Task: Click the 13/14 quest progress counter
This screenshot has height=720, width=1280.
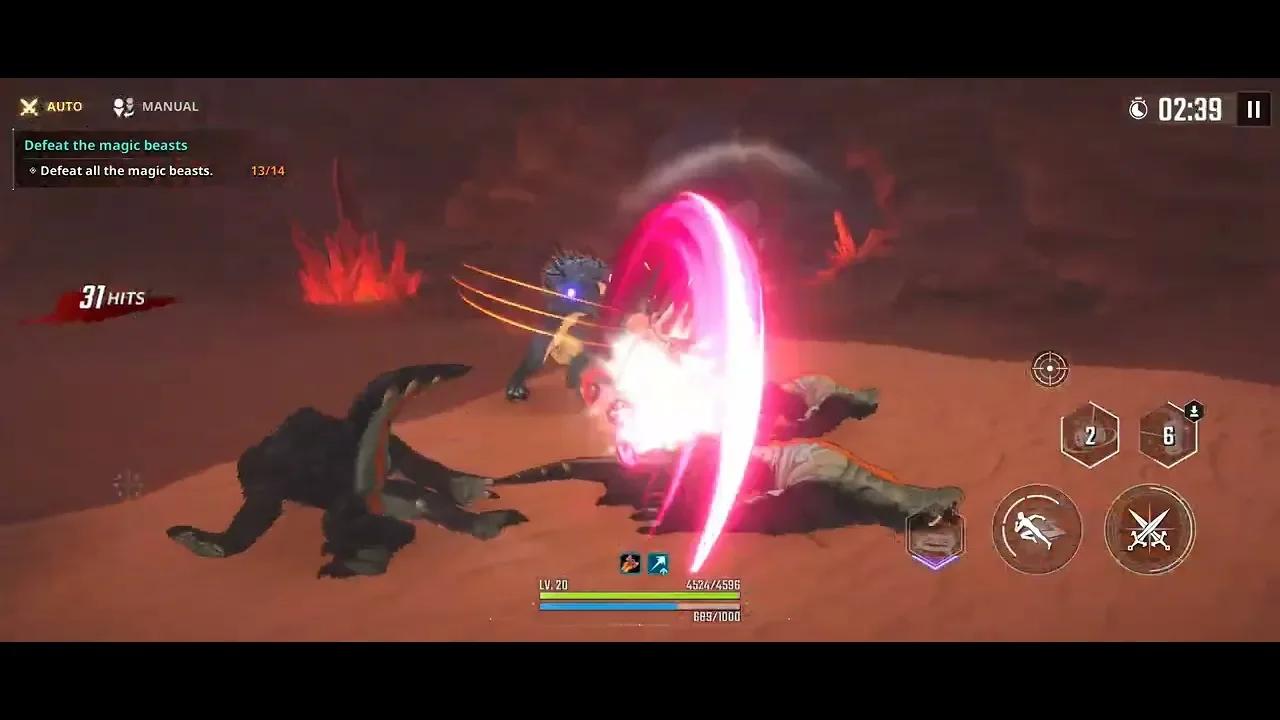Action: [268, 170]
